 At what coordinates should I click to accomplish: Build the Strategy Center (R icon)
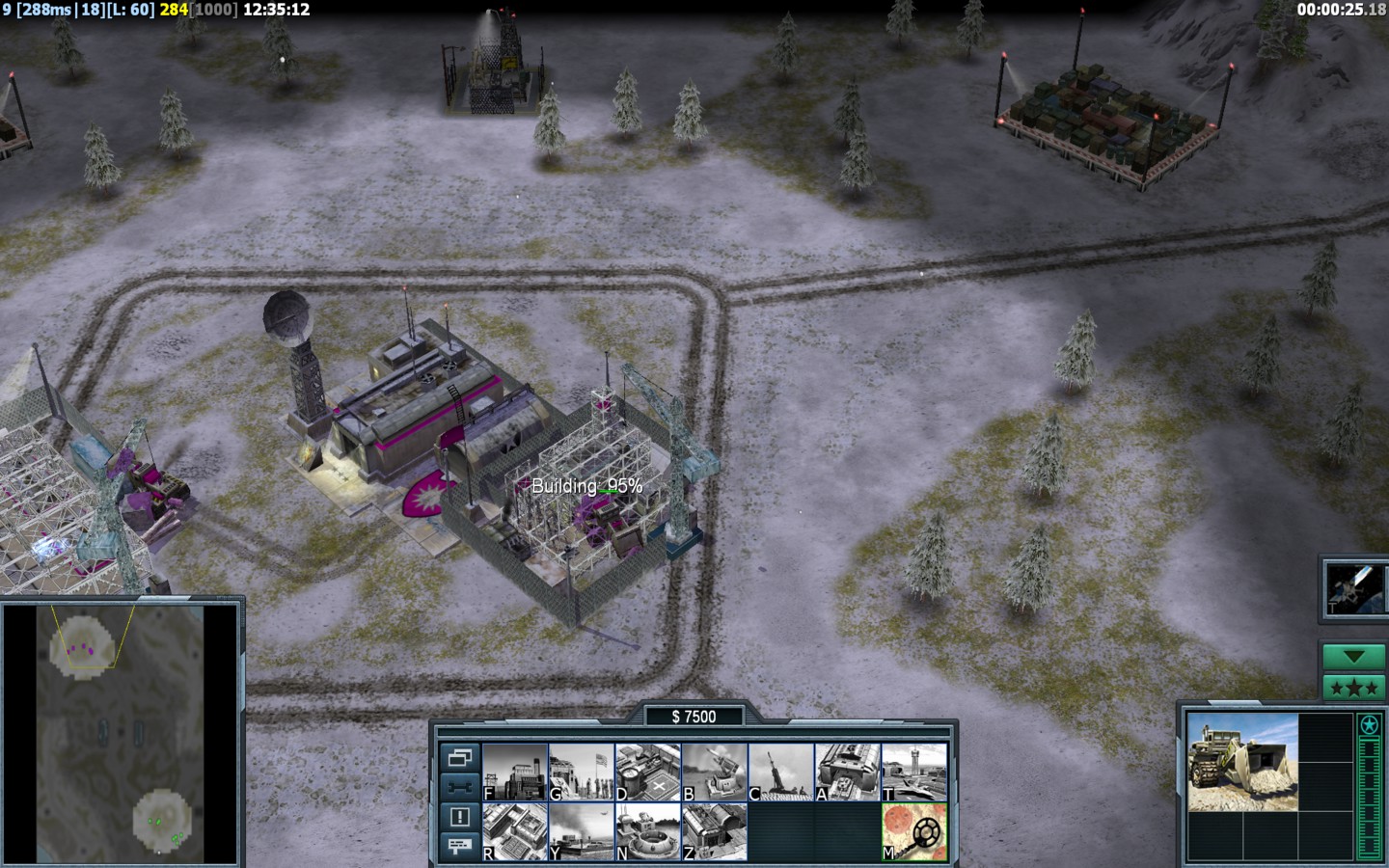tap(515, 831)
